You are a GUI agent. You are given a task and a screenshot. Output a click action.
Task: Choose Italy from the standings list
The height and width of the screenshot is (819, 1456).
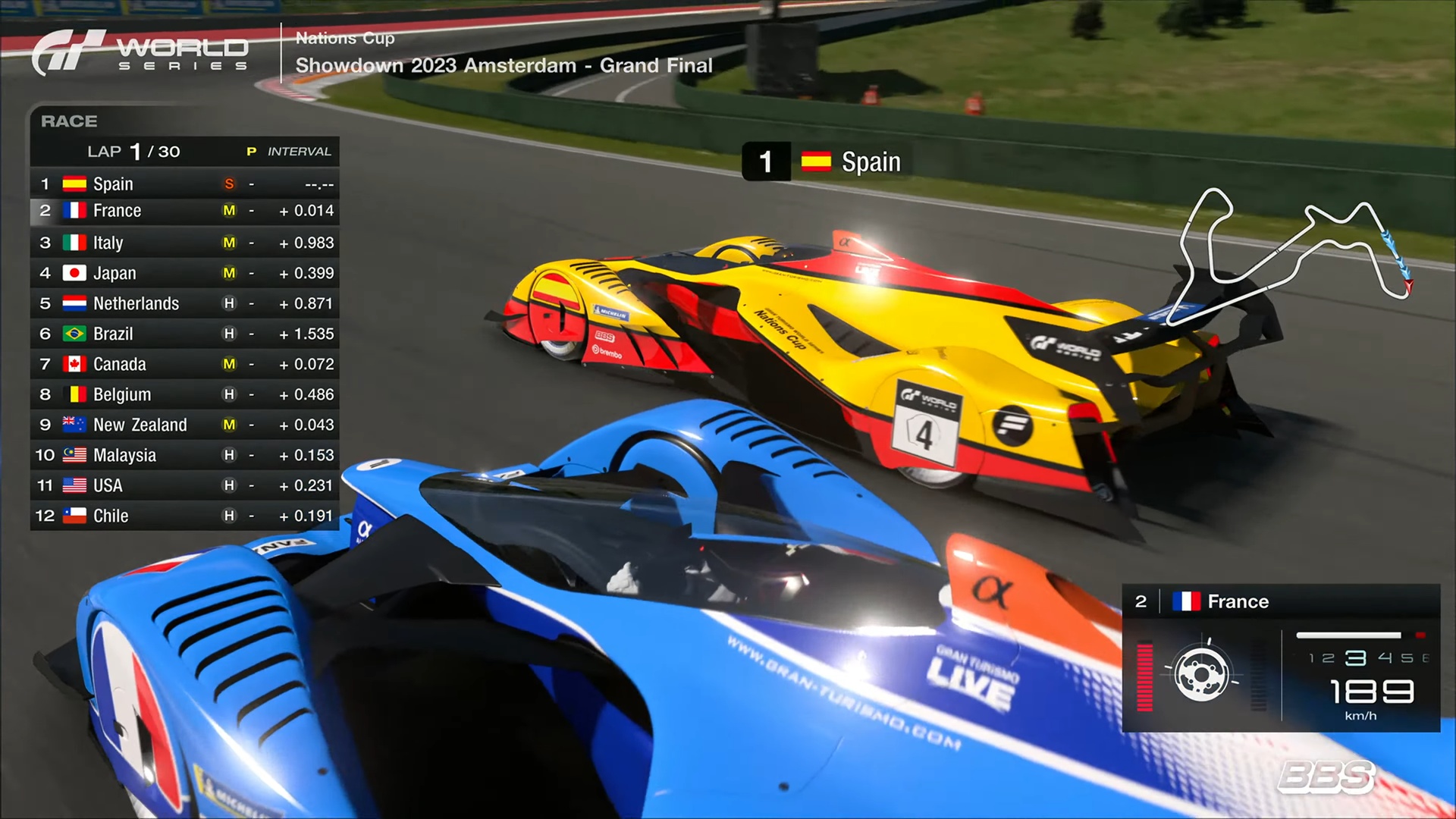[184, 243]
